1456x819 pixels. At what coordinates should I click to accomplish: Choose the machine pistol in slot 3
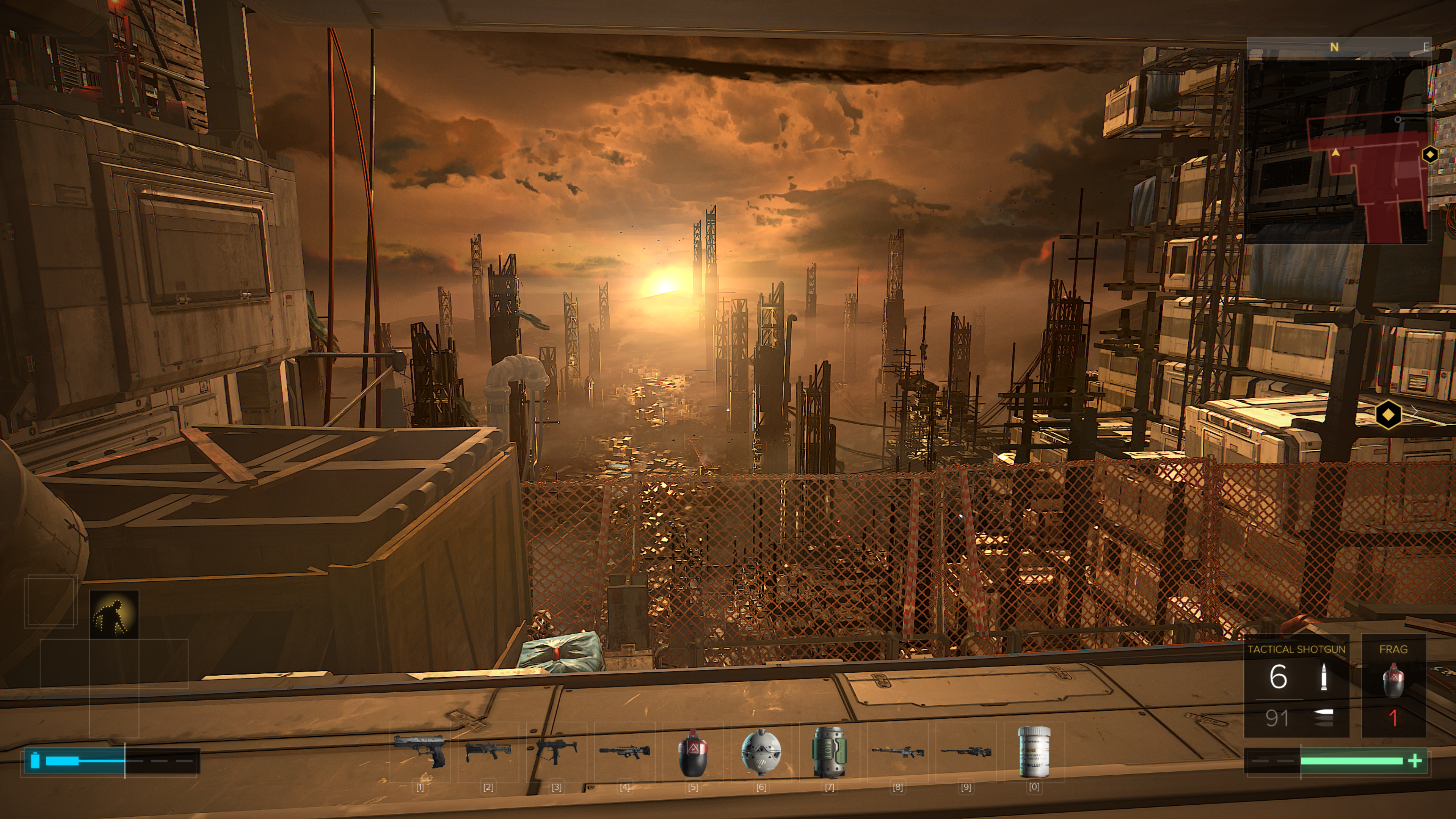557,752
